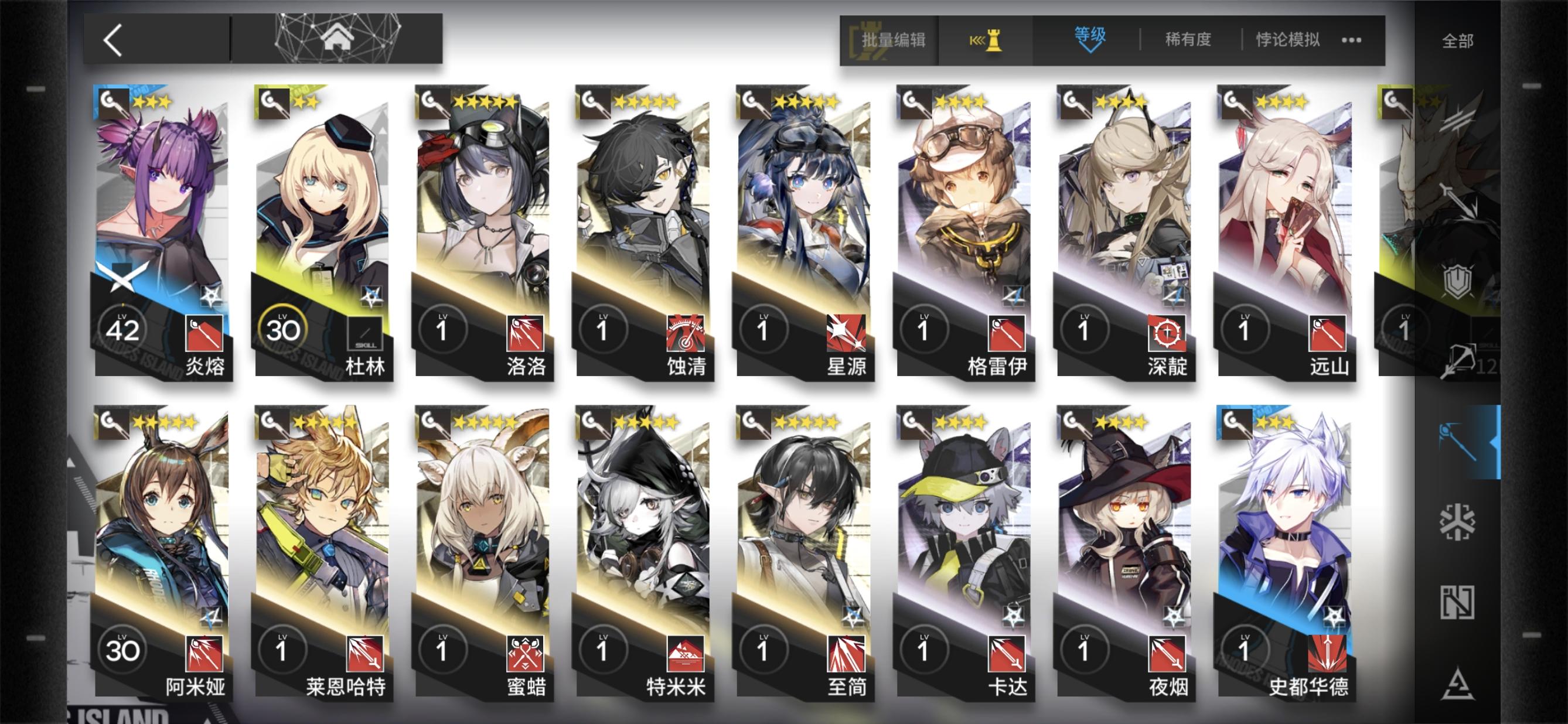The width and height of the screenshot is (1568, 724).
Task: Click the yellow rook sorting icon in top toolbar
Action: [990, 39]
